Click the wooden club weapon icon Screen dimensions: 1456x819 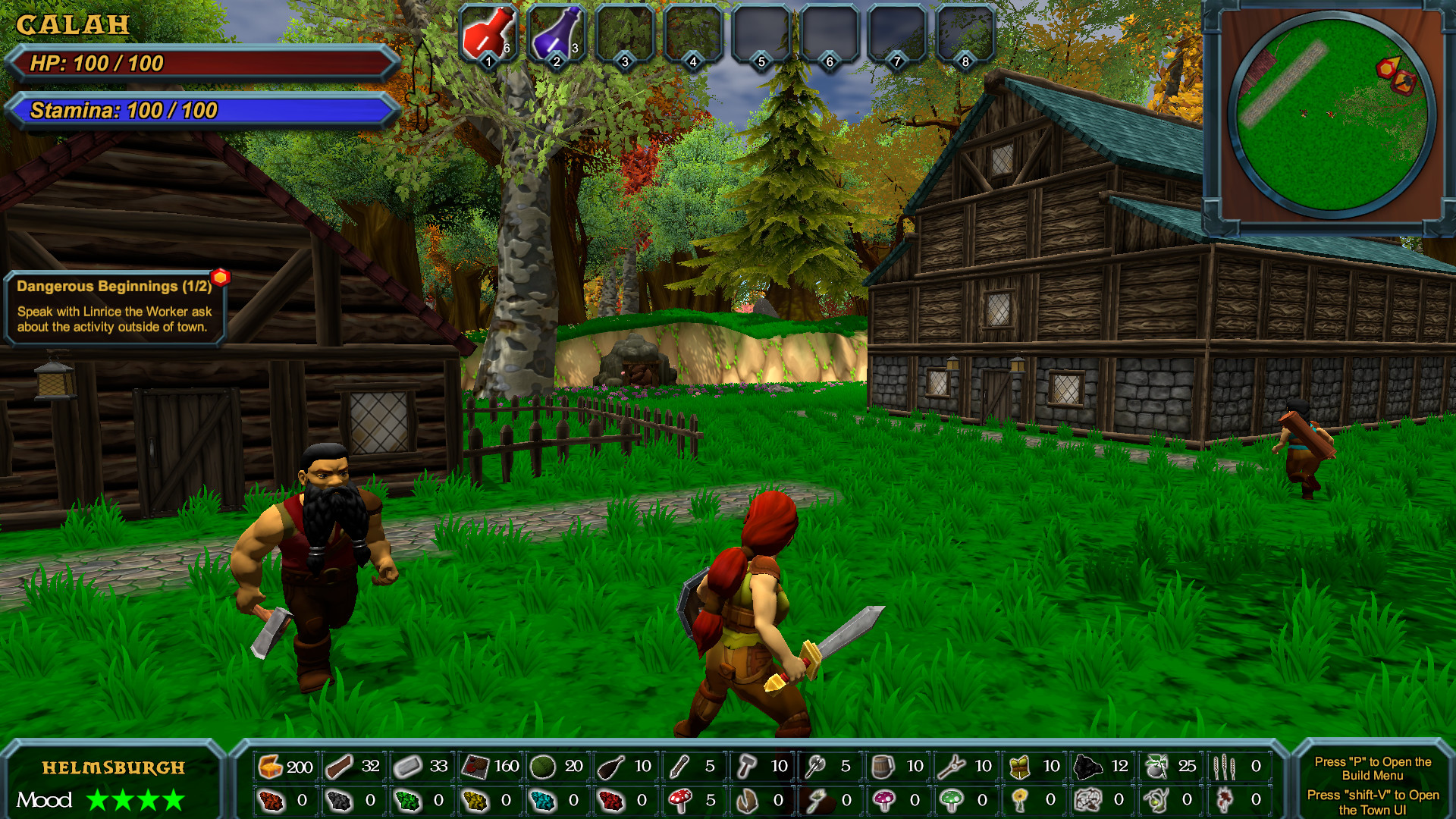(x=611, y=767)
